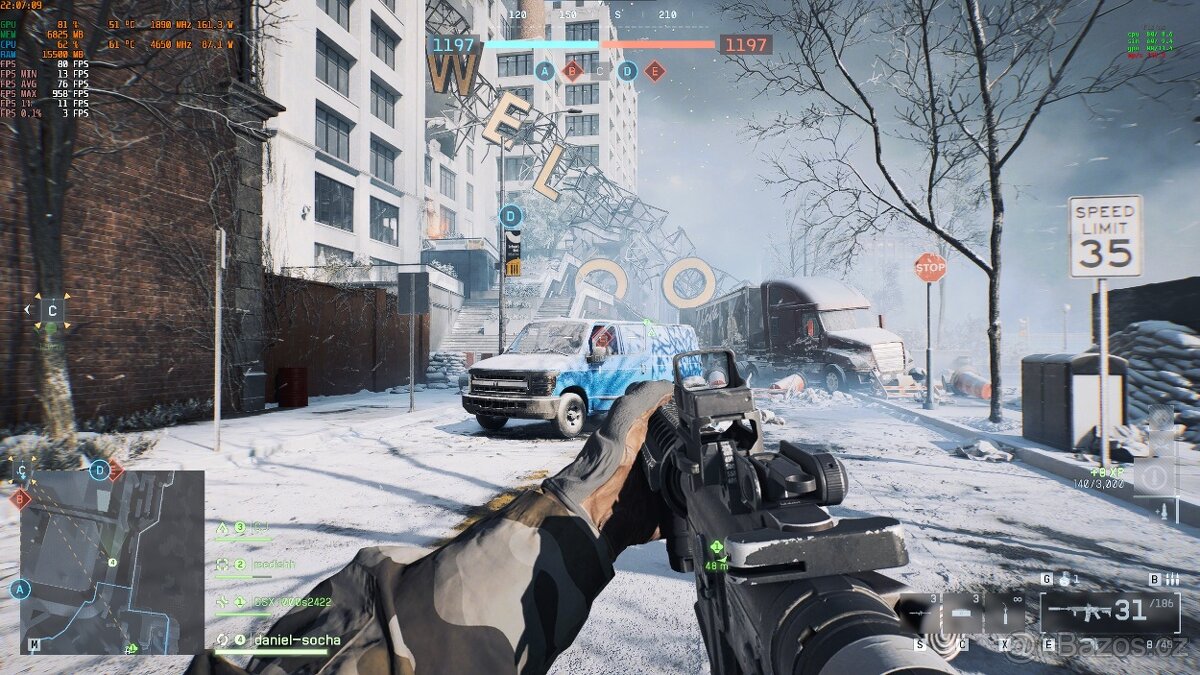Select the primary assault rifle weapon slot
The width and height of the screenshot is (1200, 675).
pos(1110,611)
